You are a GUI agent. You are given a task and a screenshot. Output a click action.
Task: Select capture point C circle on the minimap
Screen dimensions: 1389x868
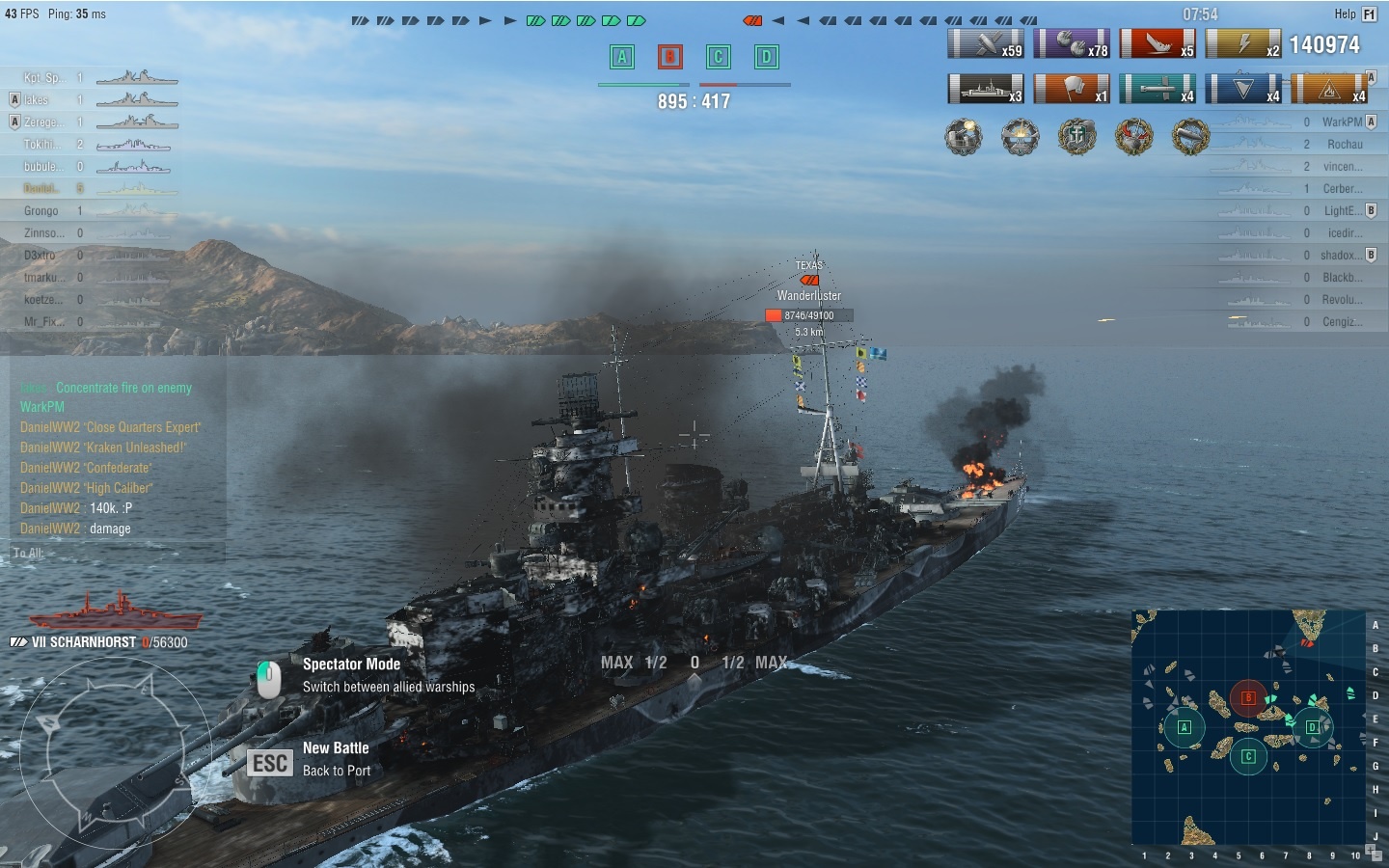pos(1248,756)
